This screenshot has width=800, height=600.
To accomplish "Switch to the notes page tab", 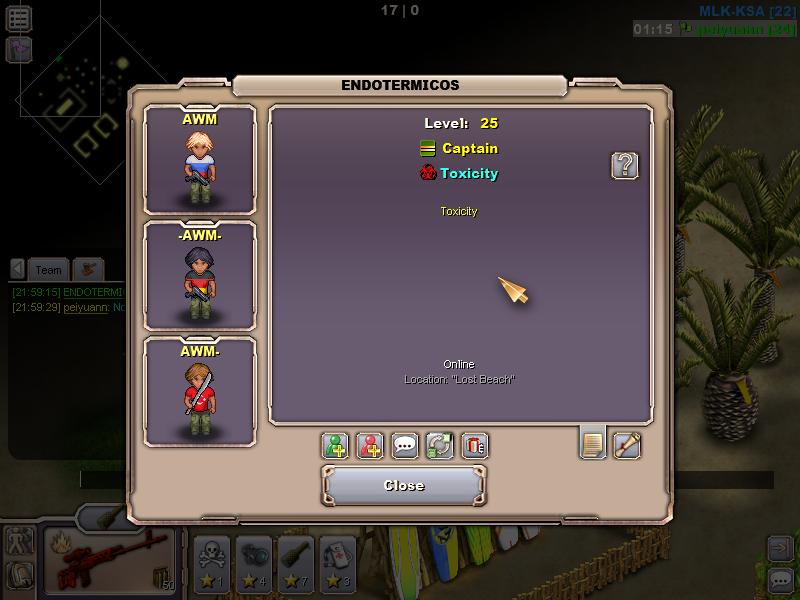I will click(x=593, y=443).
